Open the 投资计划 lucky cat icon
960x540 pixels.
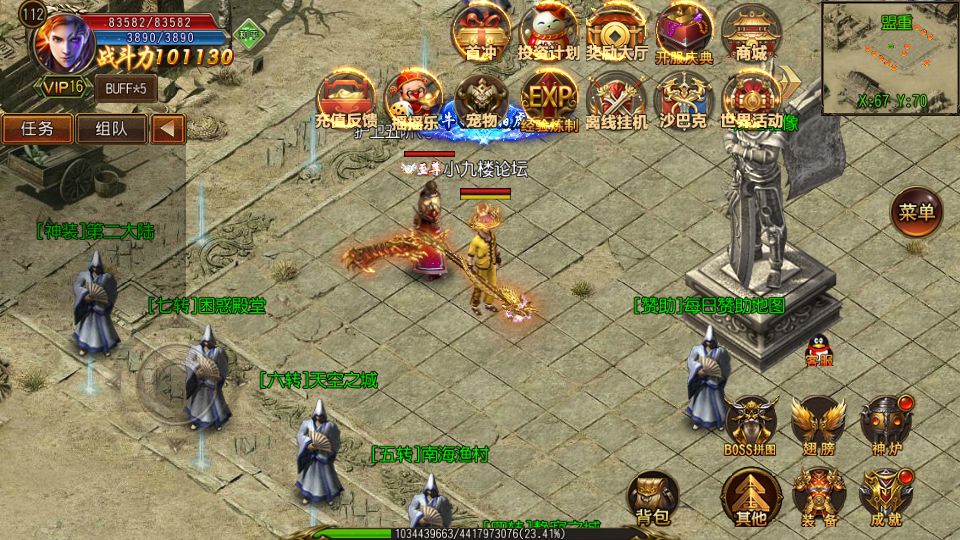(548, 32)
